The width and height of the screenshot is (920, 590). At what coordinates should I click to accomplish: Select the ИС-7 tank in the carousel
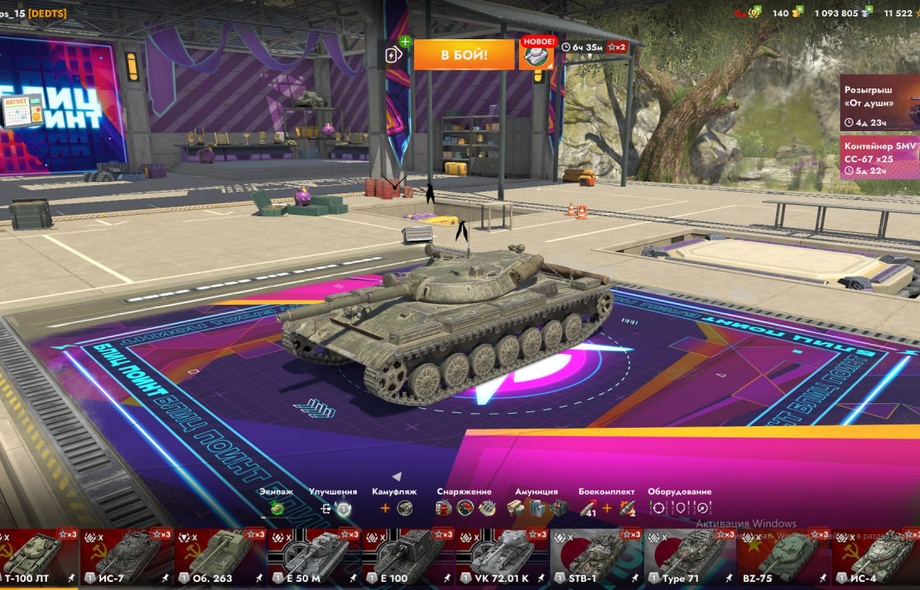tap(127, 557)
